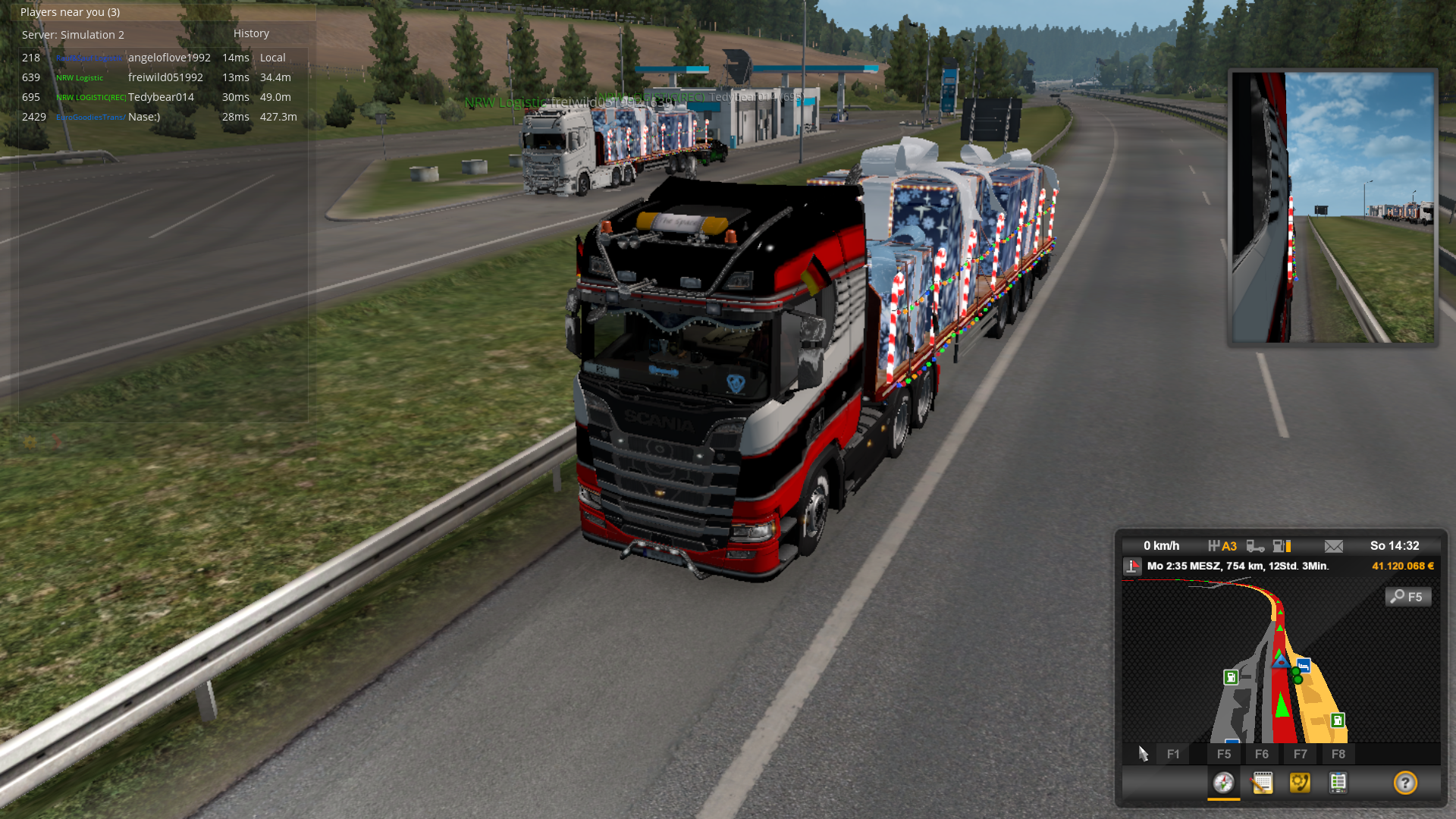Open the yellow assistance phone tab
The image size is (1456, 819).
1300,783
